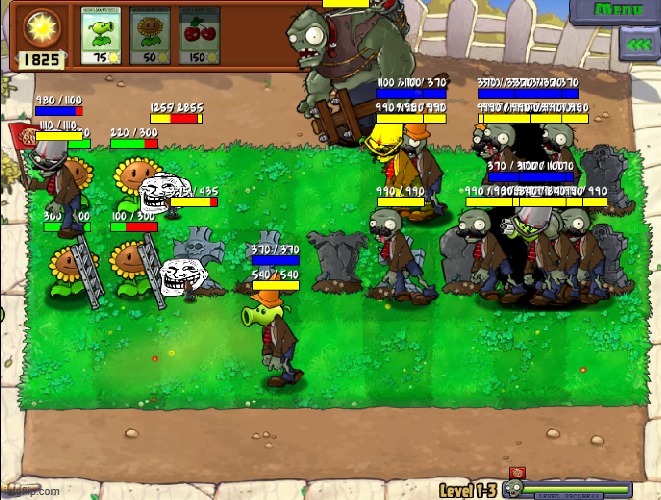
Task: Choose the Sunflower seed packet
Action: click(x=150, y=36)
